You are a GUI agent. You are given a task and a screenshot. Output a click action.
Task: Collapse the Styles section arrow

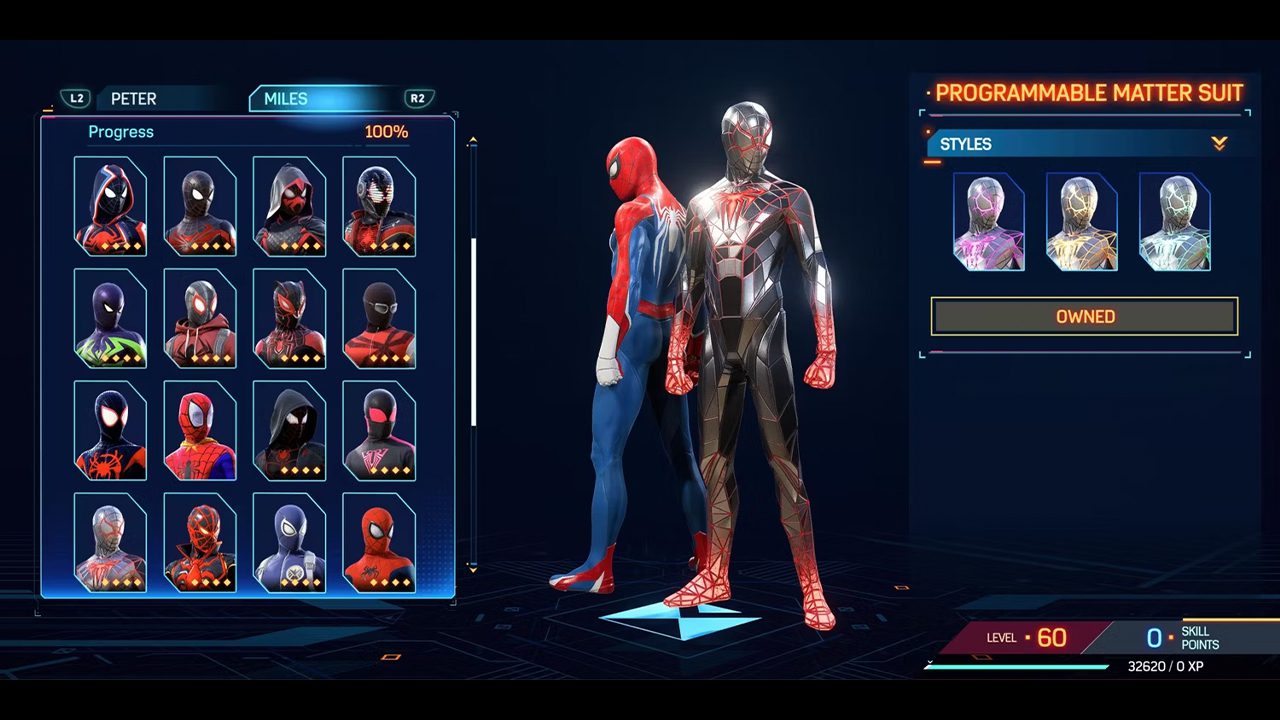tap(1219, 144)
